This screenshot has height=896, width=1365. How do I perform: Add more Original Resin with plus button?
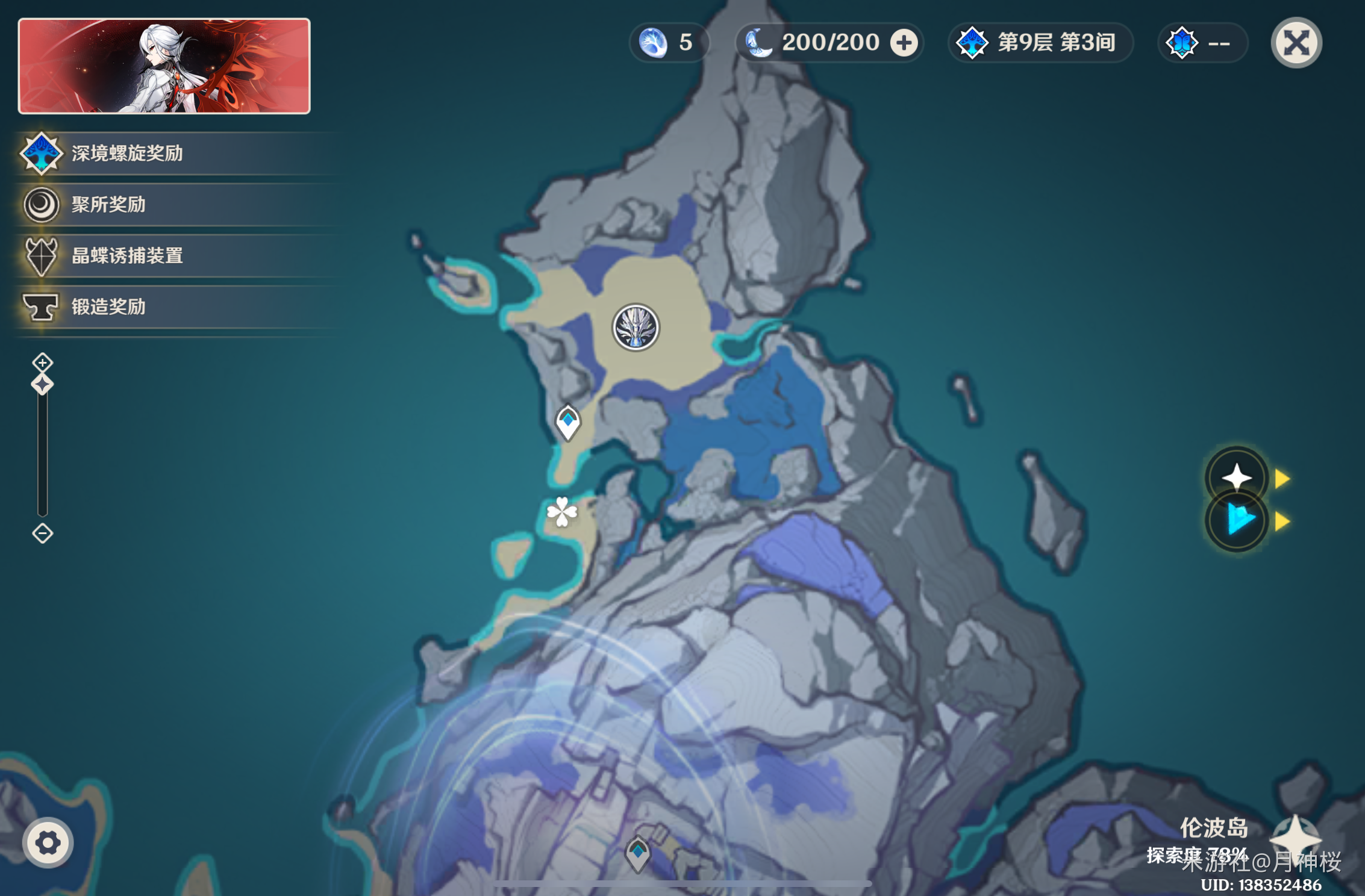point(904,43)
